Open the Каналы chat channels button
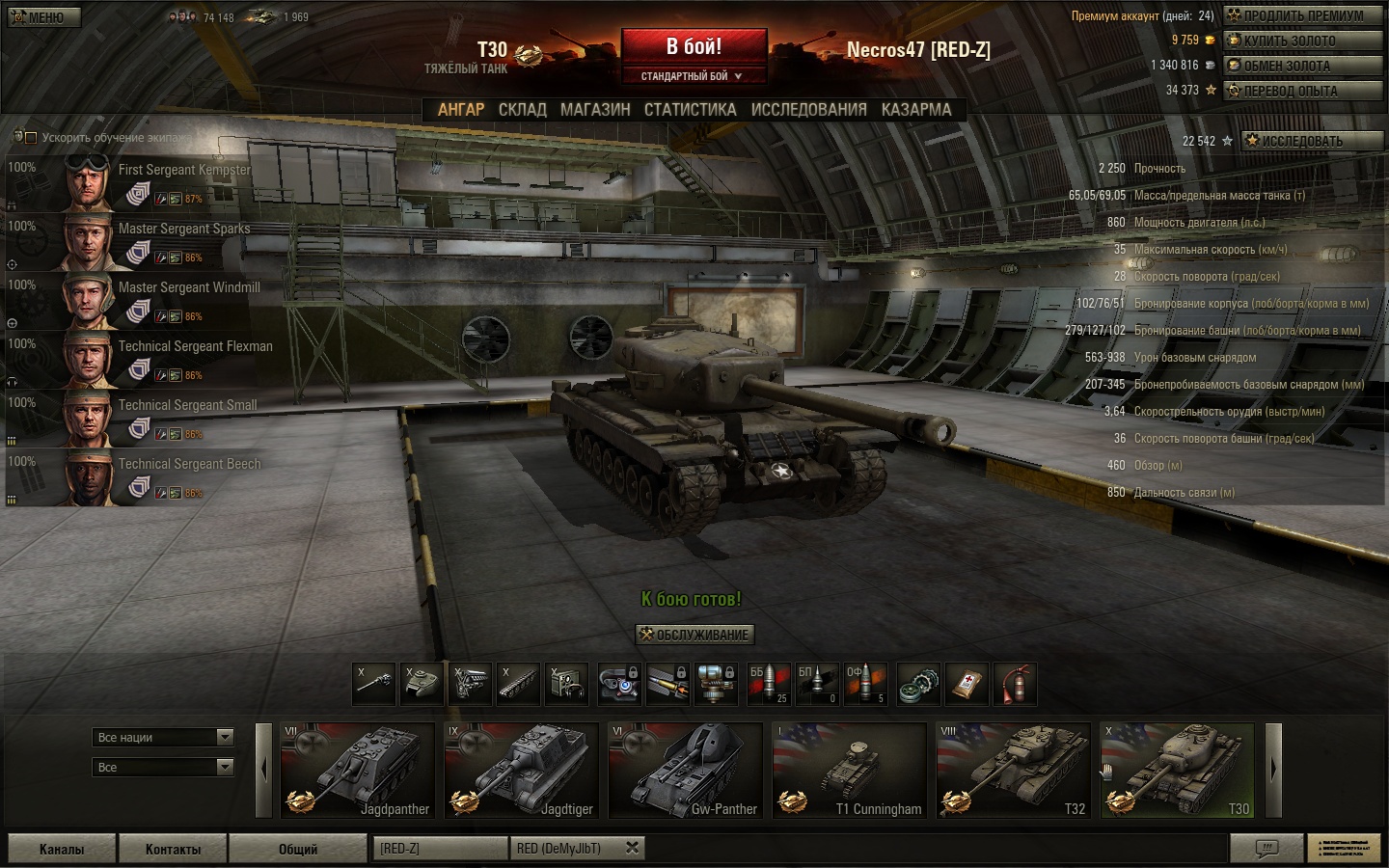Screen dimensions: 1389x868 [62, 849]
